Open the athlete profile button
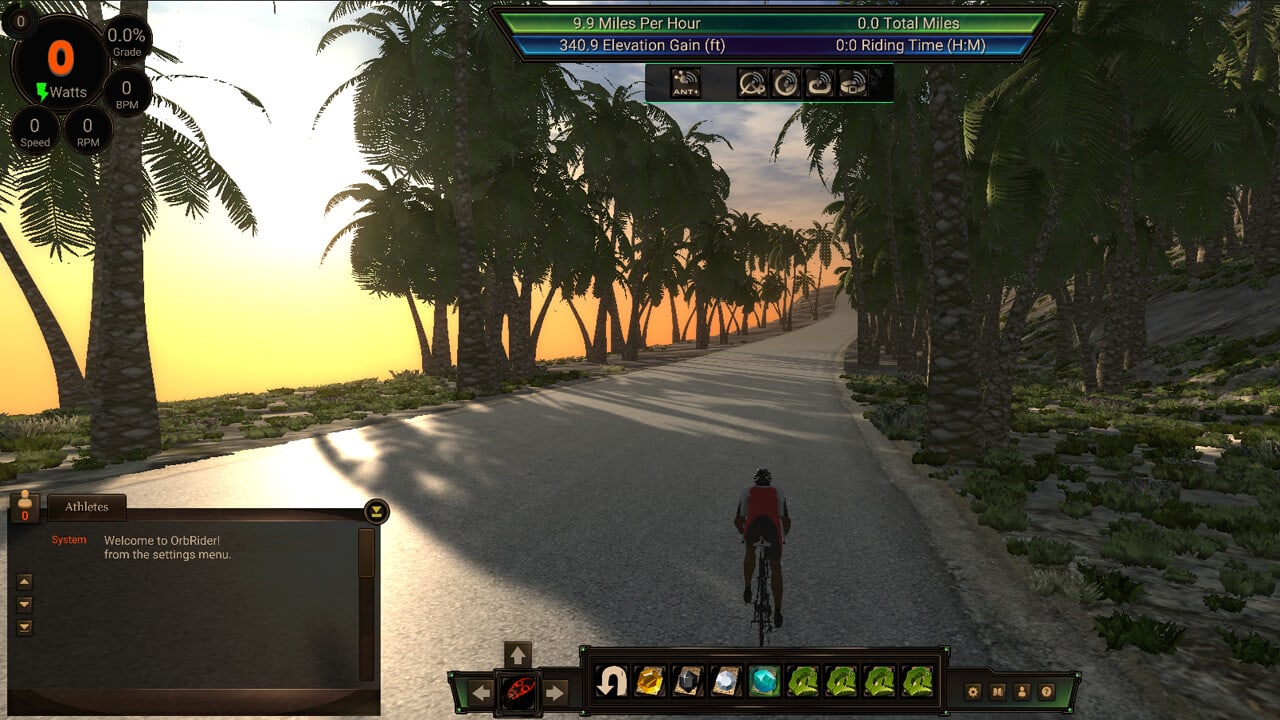Screen dimensions: 1280x720 click(1022, 691)
